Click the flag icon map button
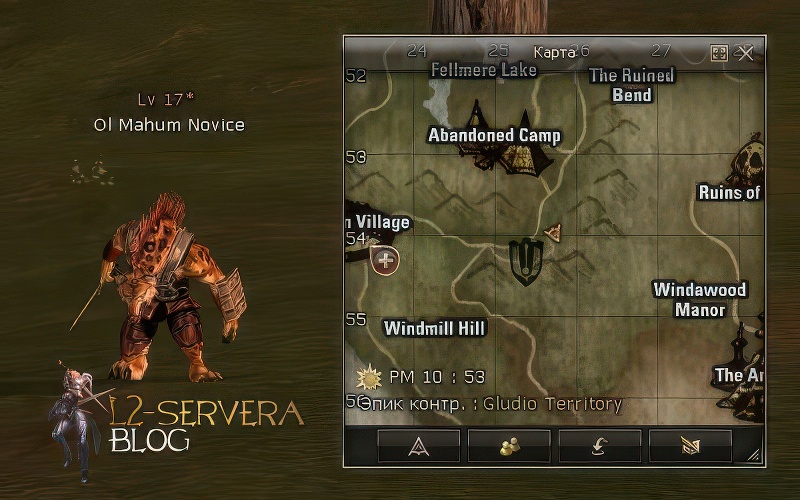The width and height of the screenshot is (800, 500). point(690,446)
